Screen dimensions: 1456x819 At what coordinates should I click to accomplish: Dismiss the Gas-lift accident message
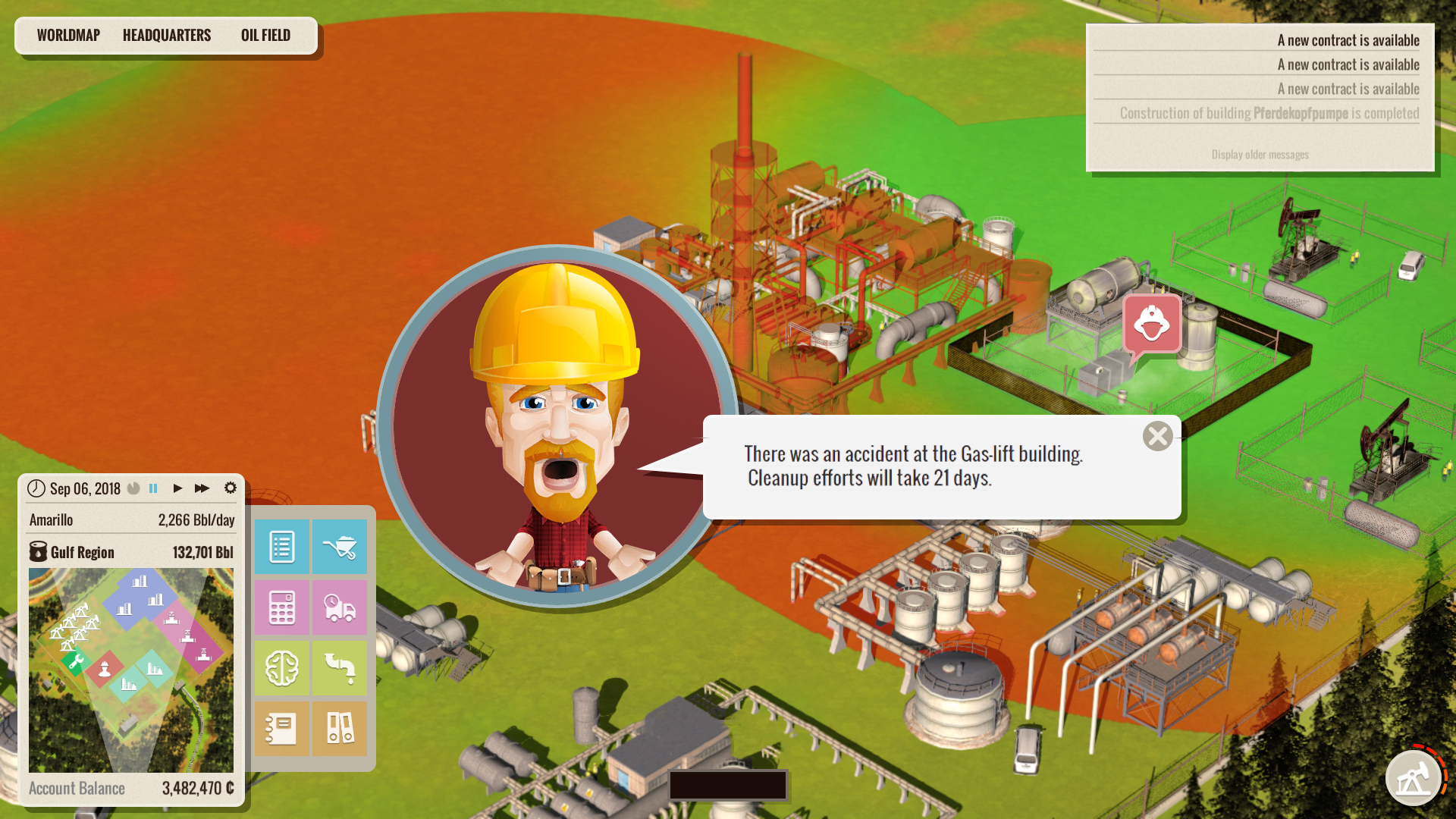(1158, 436)
